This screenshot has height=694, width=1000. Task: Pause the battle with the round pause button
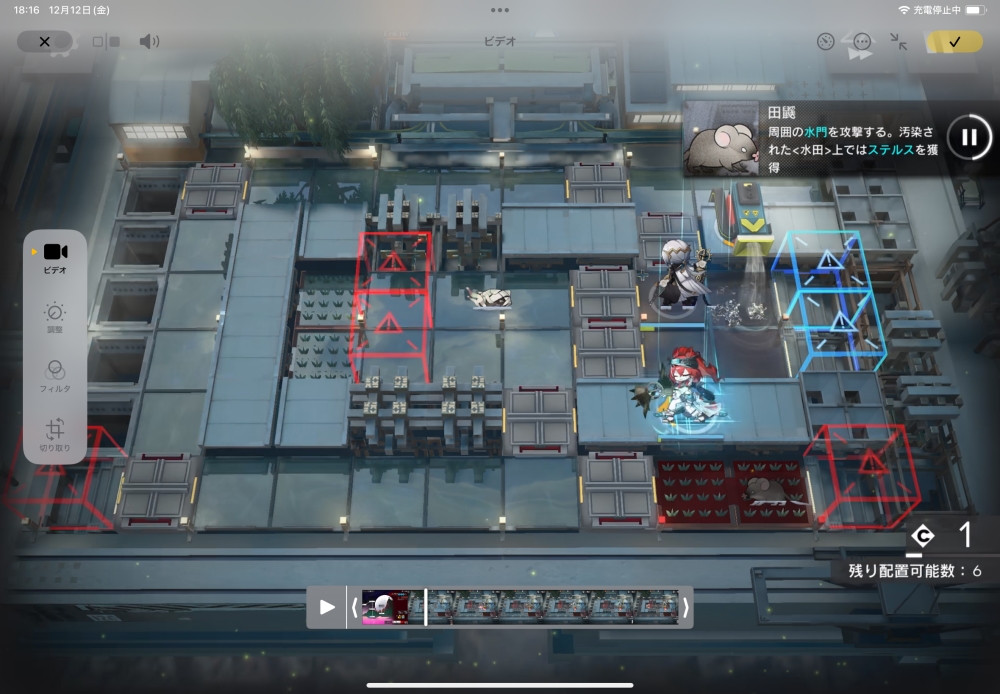click(968, 137)
